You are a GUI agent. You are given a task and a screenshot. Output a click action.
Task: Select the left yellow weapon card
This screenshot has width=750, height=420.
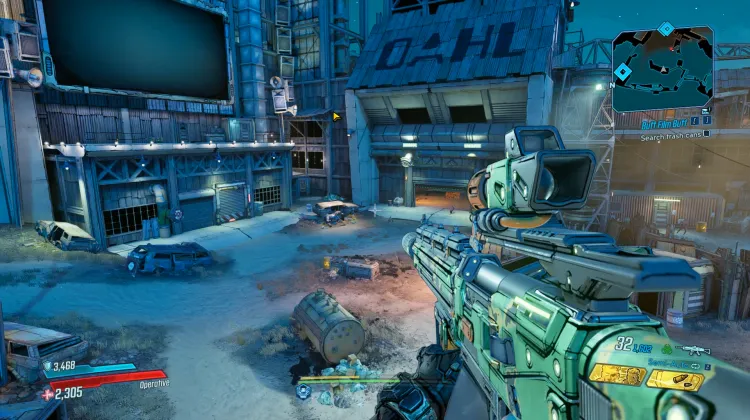point(616,375)
